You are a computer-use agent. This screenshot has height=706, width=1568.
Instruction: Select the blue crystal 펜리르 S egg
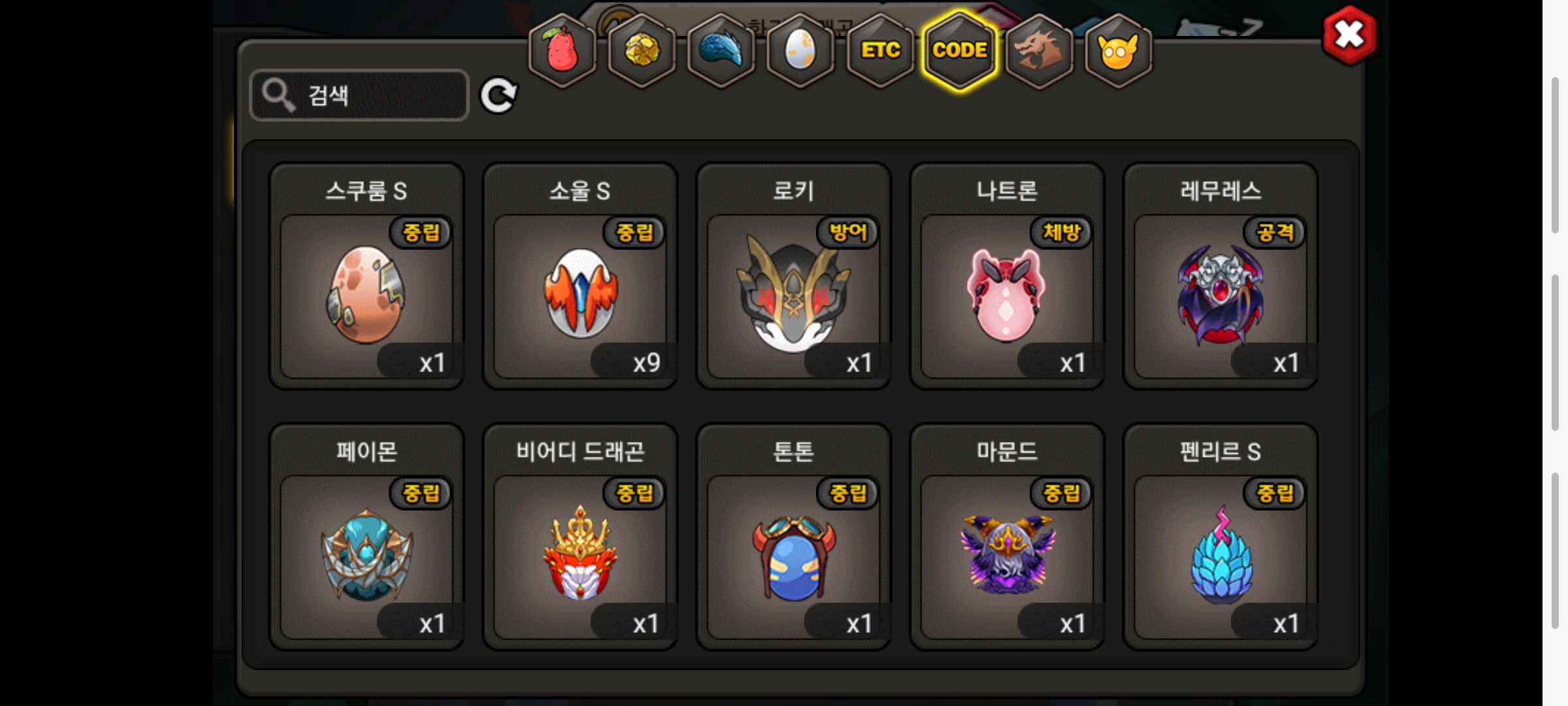click(1220, 556)
